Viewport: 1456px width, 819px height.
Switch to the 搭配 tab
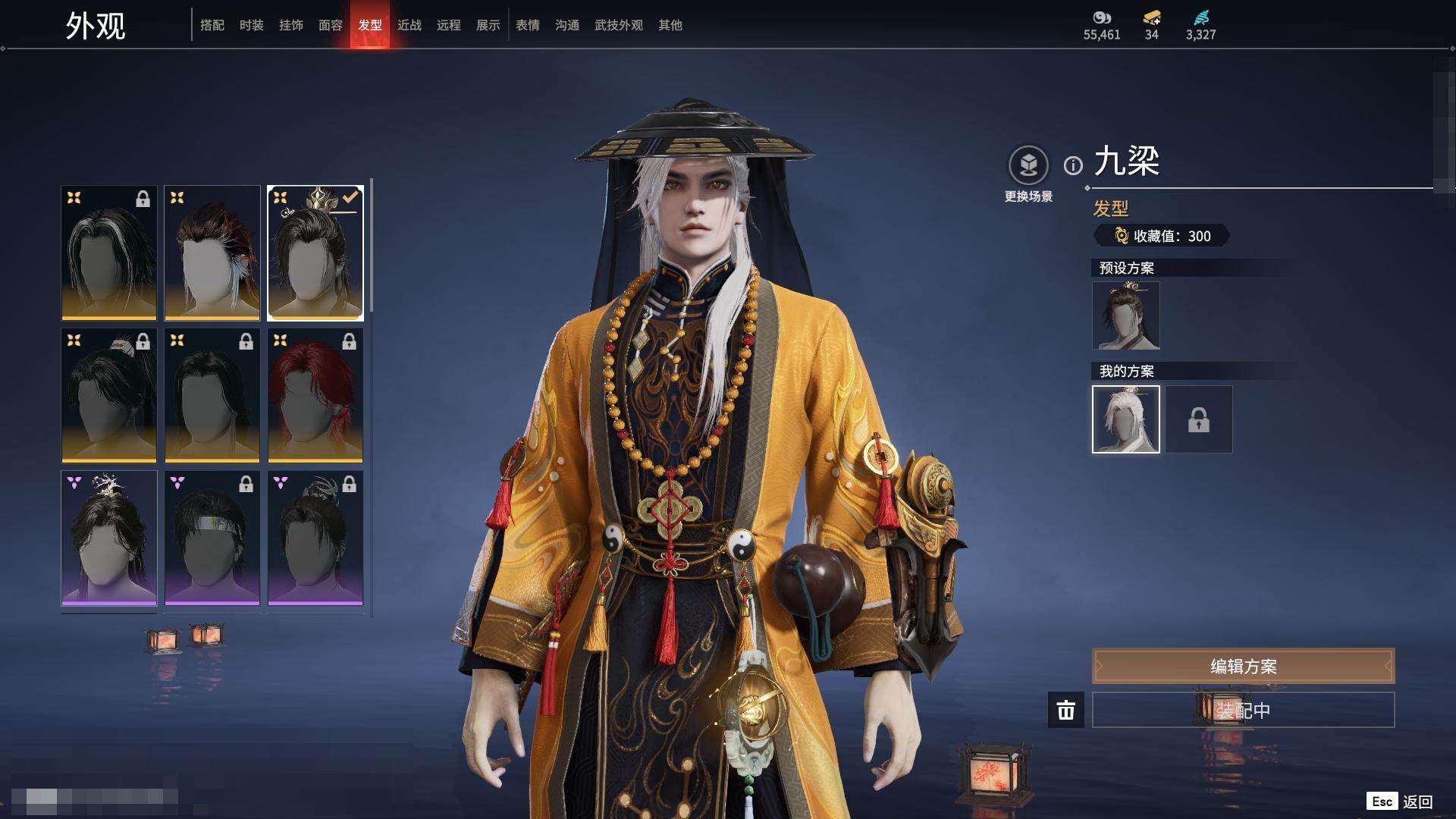coord(212,25)
